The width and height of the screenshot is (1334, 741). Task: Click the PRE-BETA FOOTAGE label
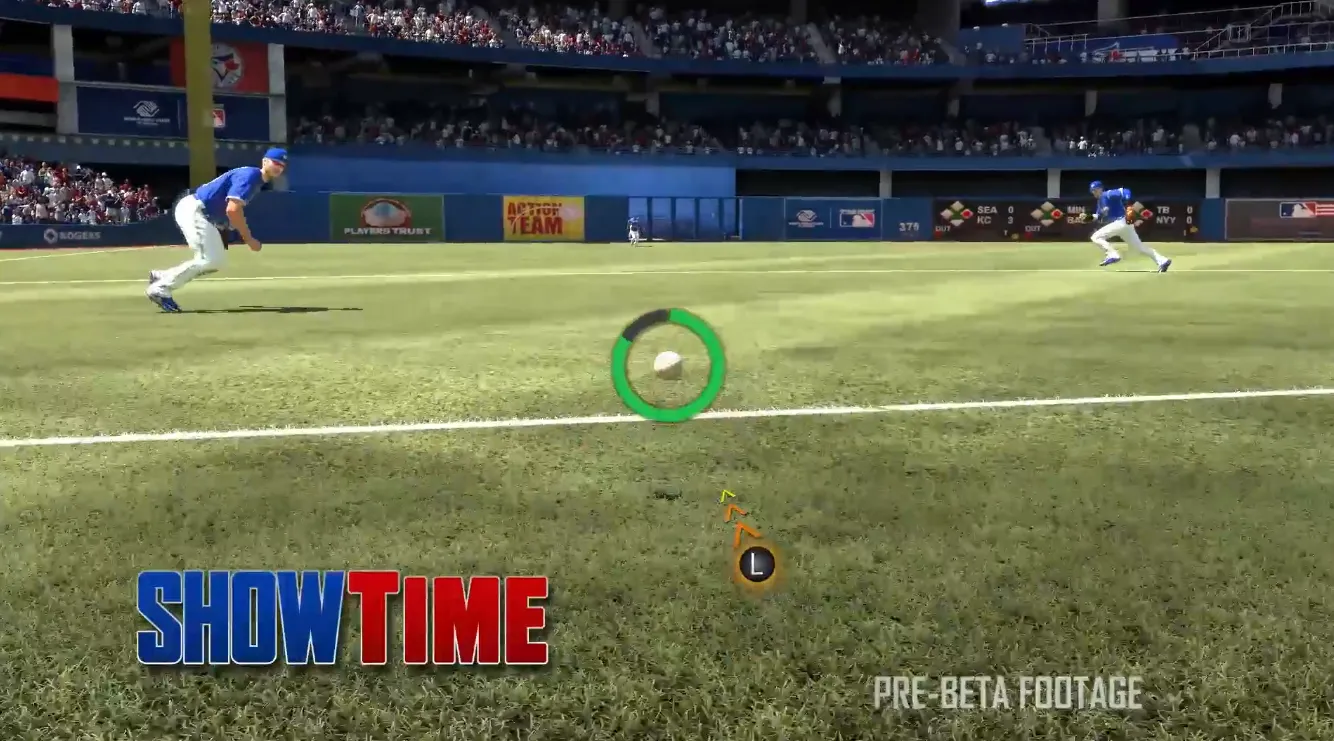[1009, 689]
